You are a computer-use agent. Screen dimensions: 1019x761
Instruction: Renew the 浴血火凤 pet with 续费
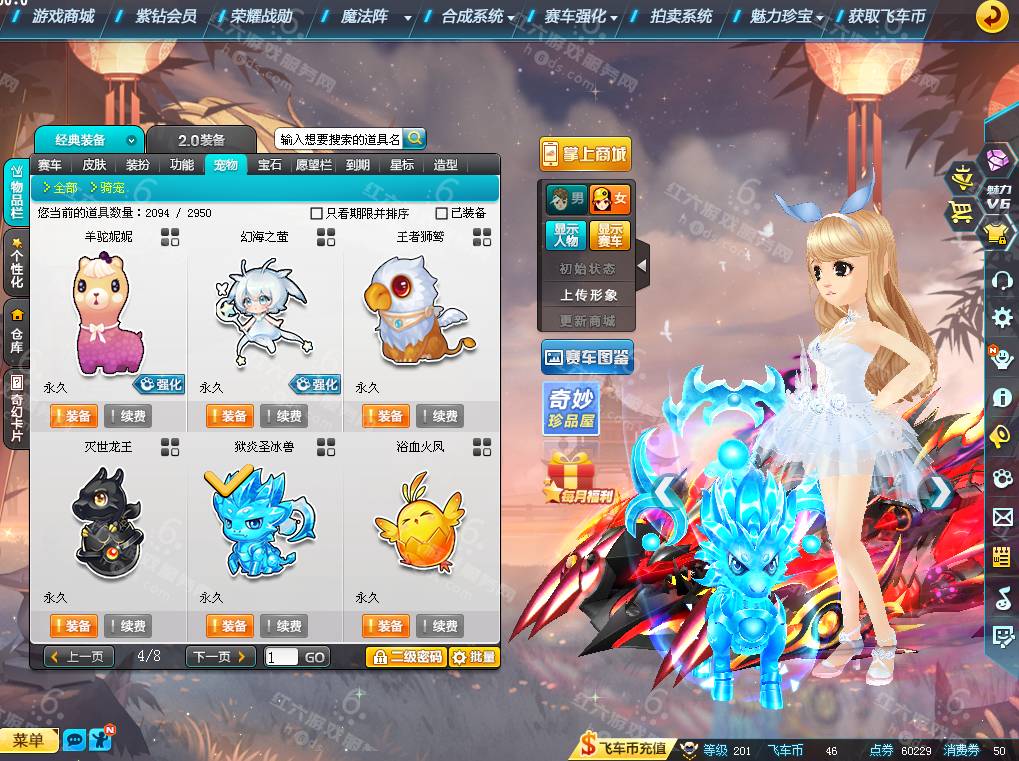click(439, 626)
